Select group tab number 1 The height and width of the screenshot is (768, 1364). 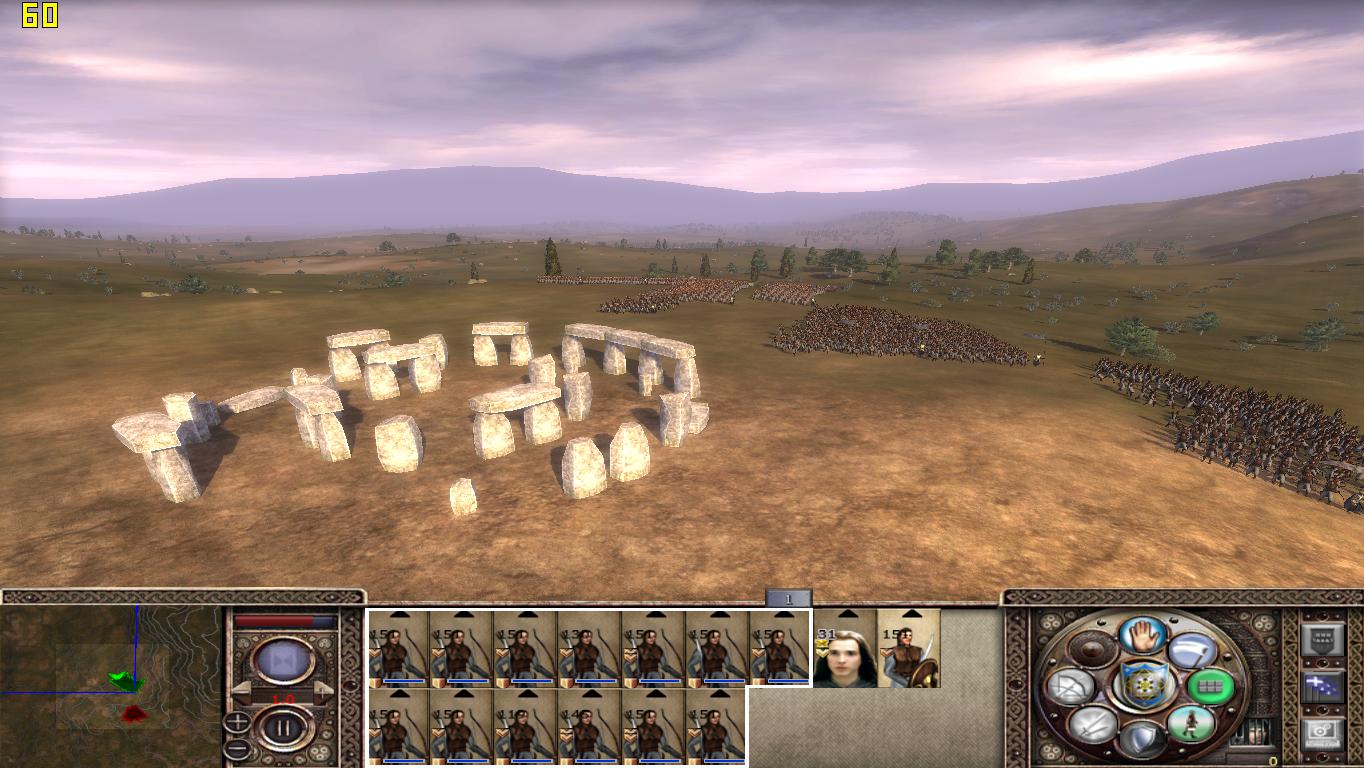(788, 599)
